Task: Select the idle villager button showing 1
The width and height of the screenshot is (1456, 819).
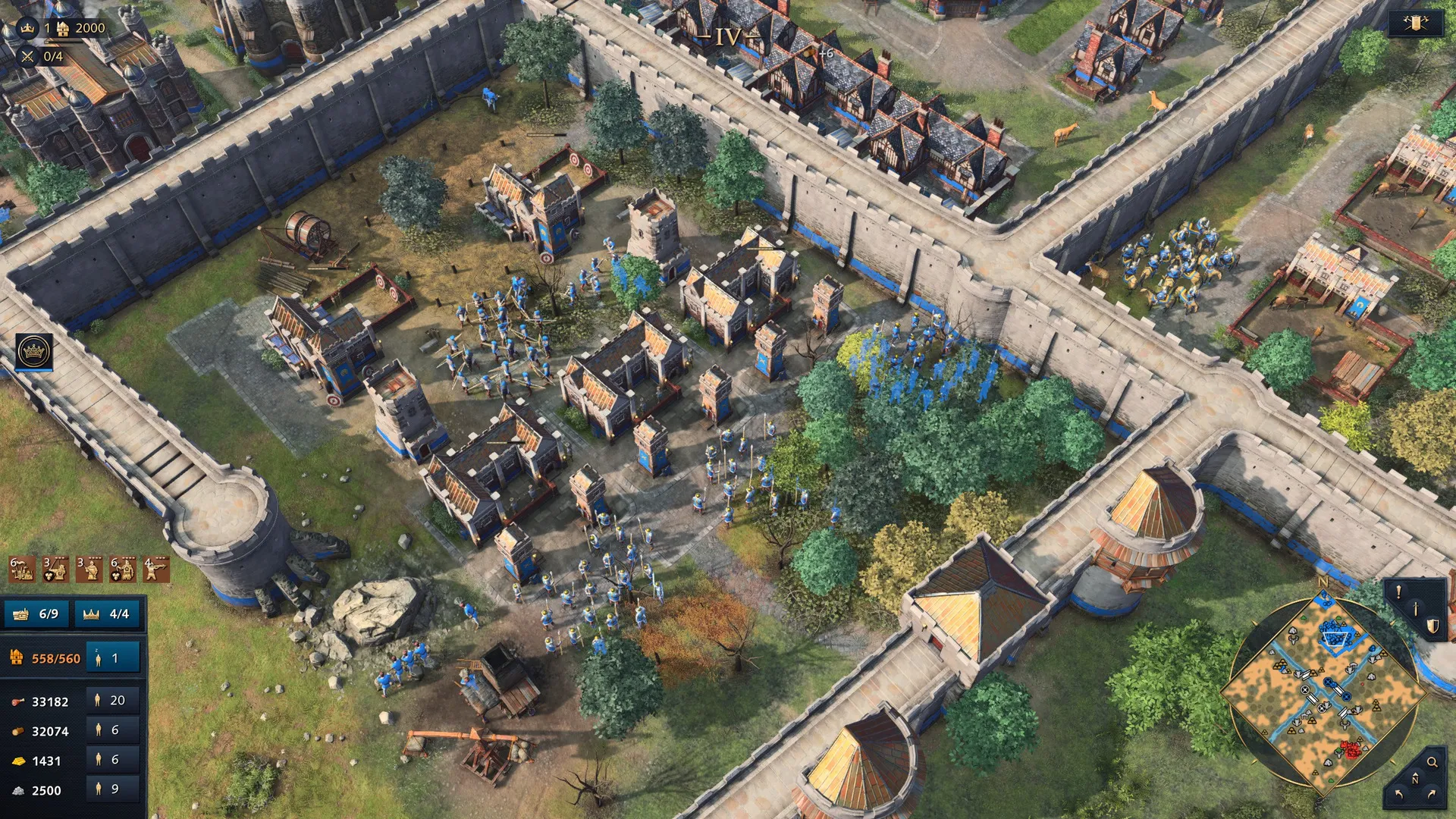Action: click(112, 658)
